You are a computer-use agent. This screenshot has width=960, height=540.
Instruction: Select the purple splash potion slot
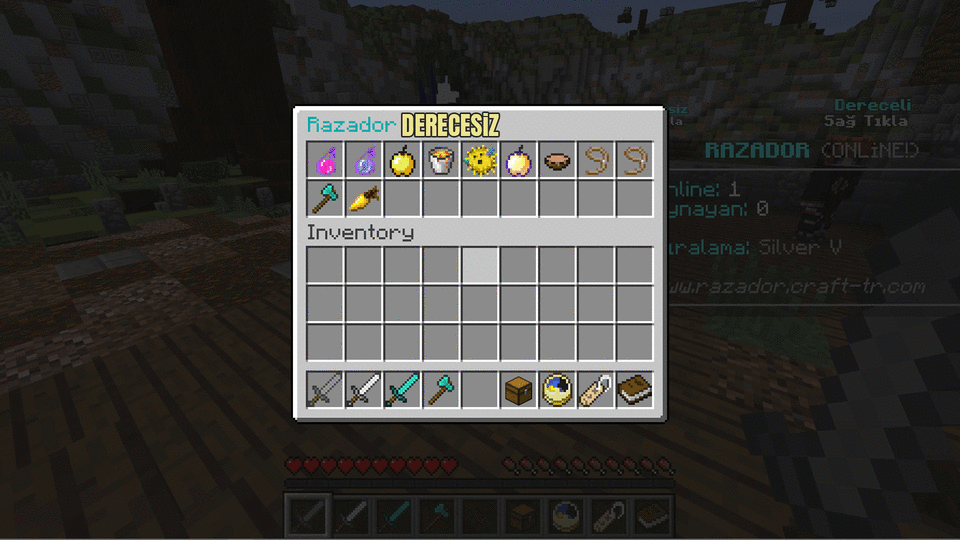click(364, 160)
